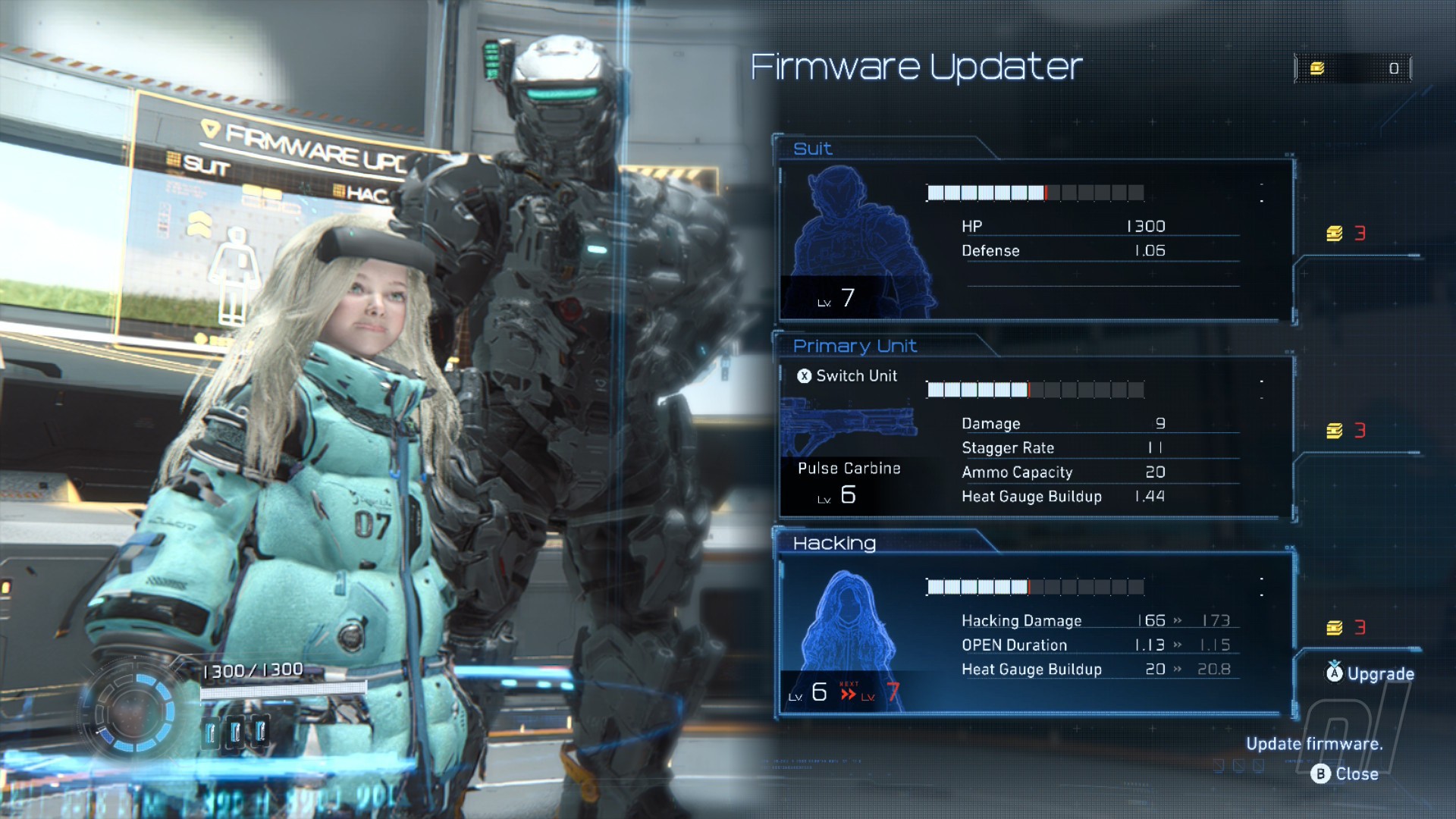Switch Unit in the Primary Unit panel
The width and height of the screenshot is (1456, 819).
pyautogui.click(x=847, y=376)
